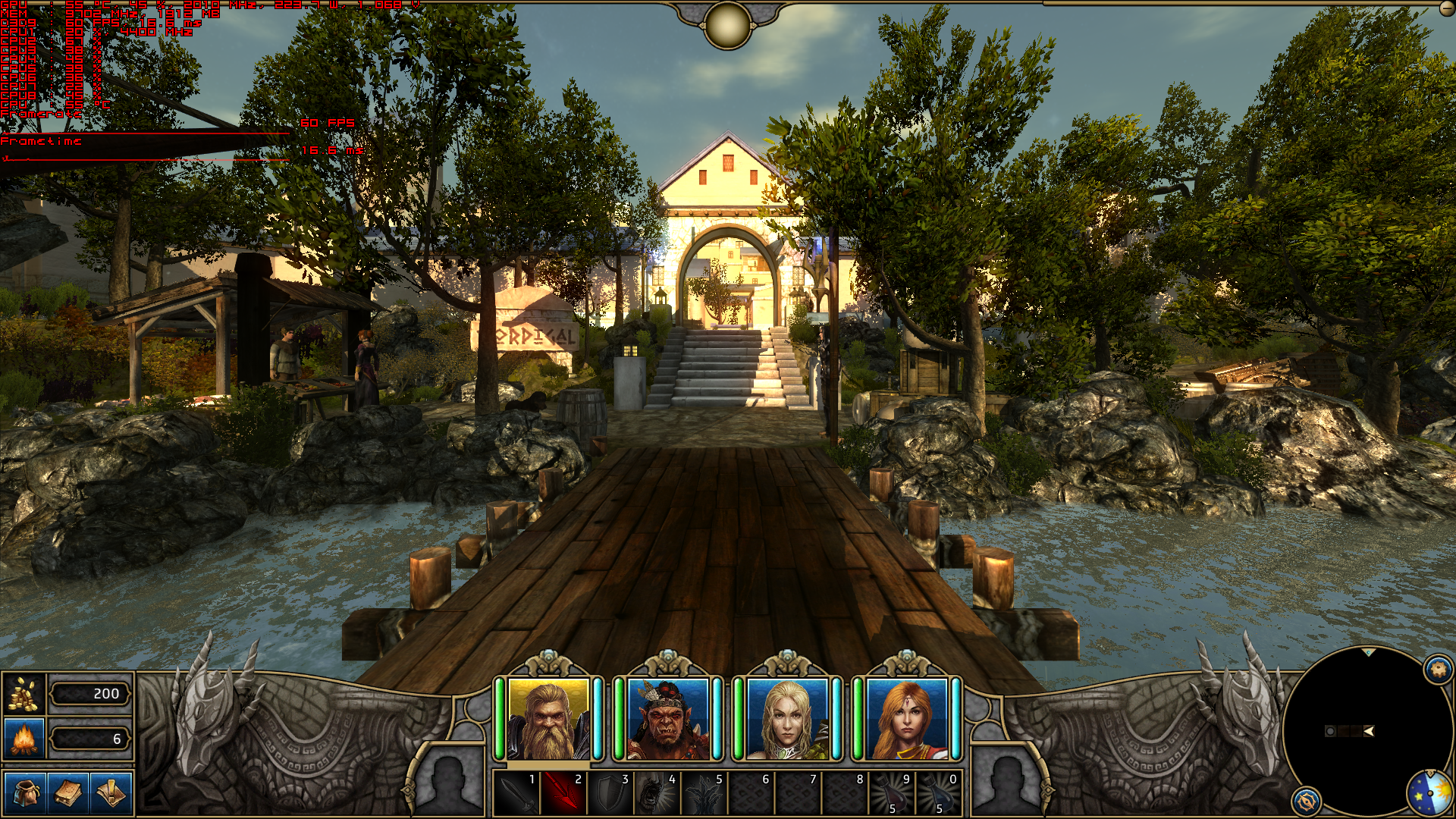Activate the red arrow ranged attack slot
Screen dimensions: 1456x819
point(563,794)
